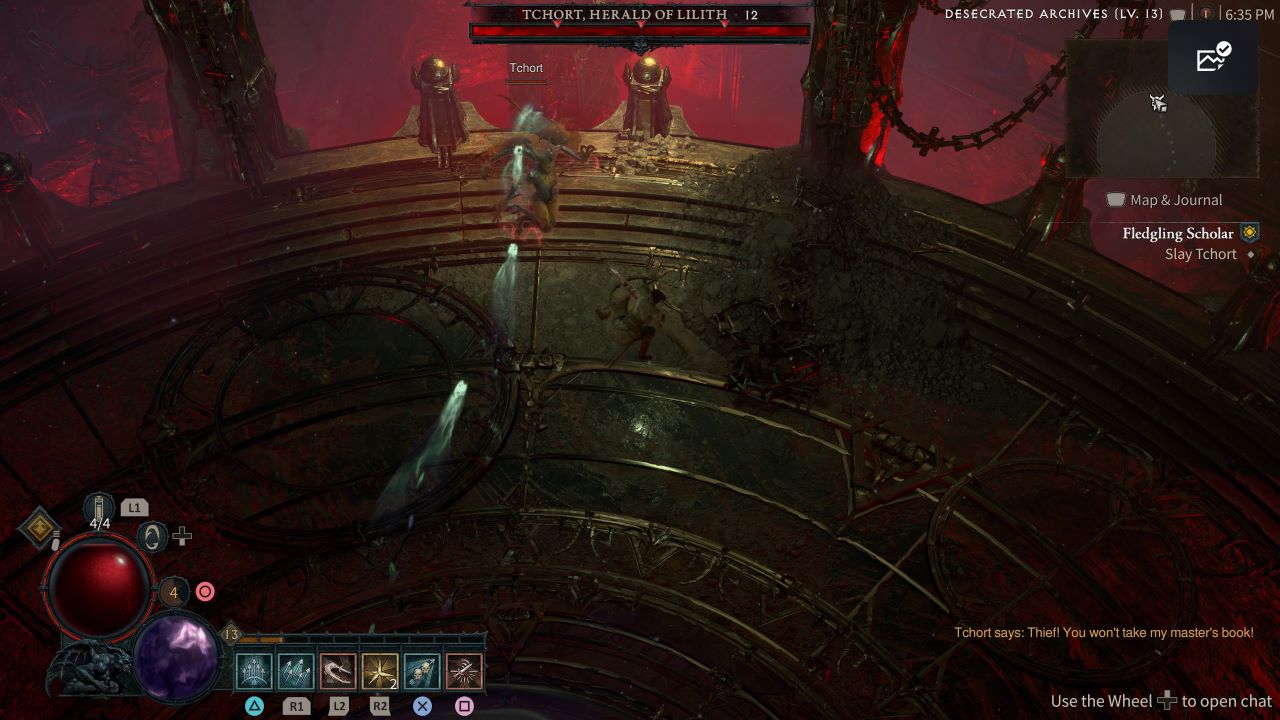Dismiss the screenshot saved notification

click(x=1213, y=58)
